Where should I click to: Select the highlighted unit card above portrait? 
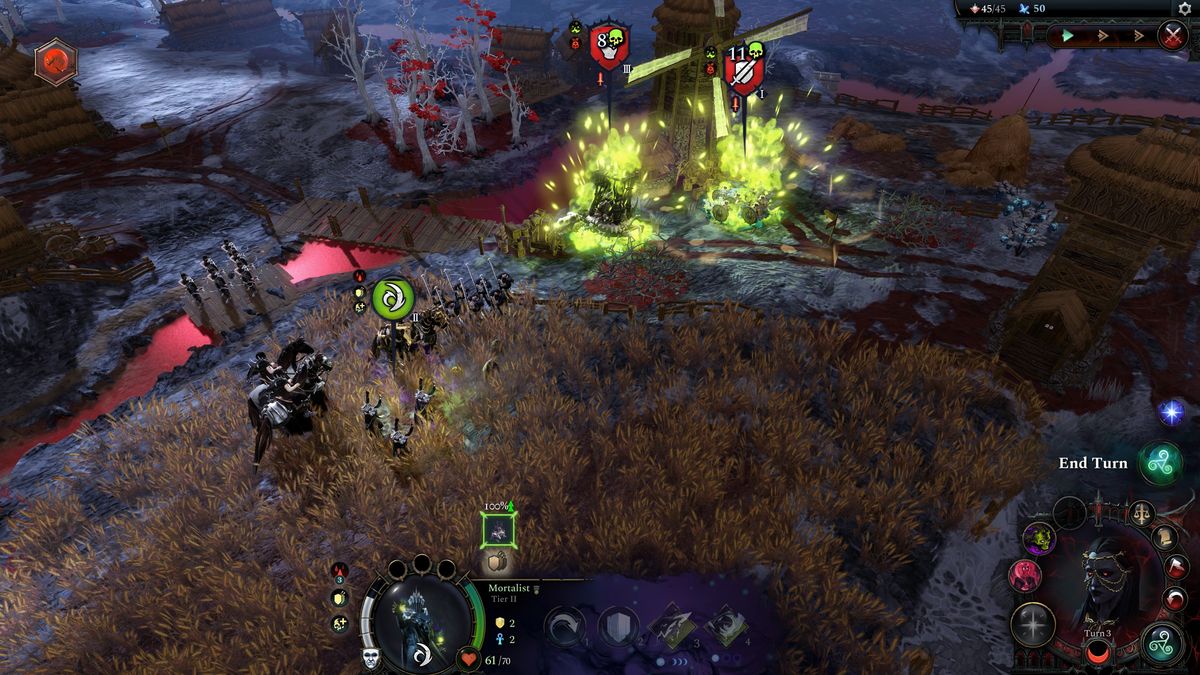[x=498, y=531]
